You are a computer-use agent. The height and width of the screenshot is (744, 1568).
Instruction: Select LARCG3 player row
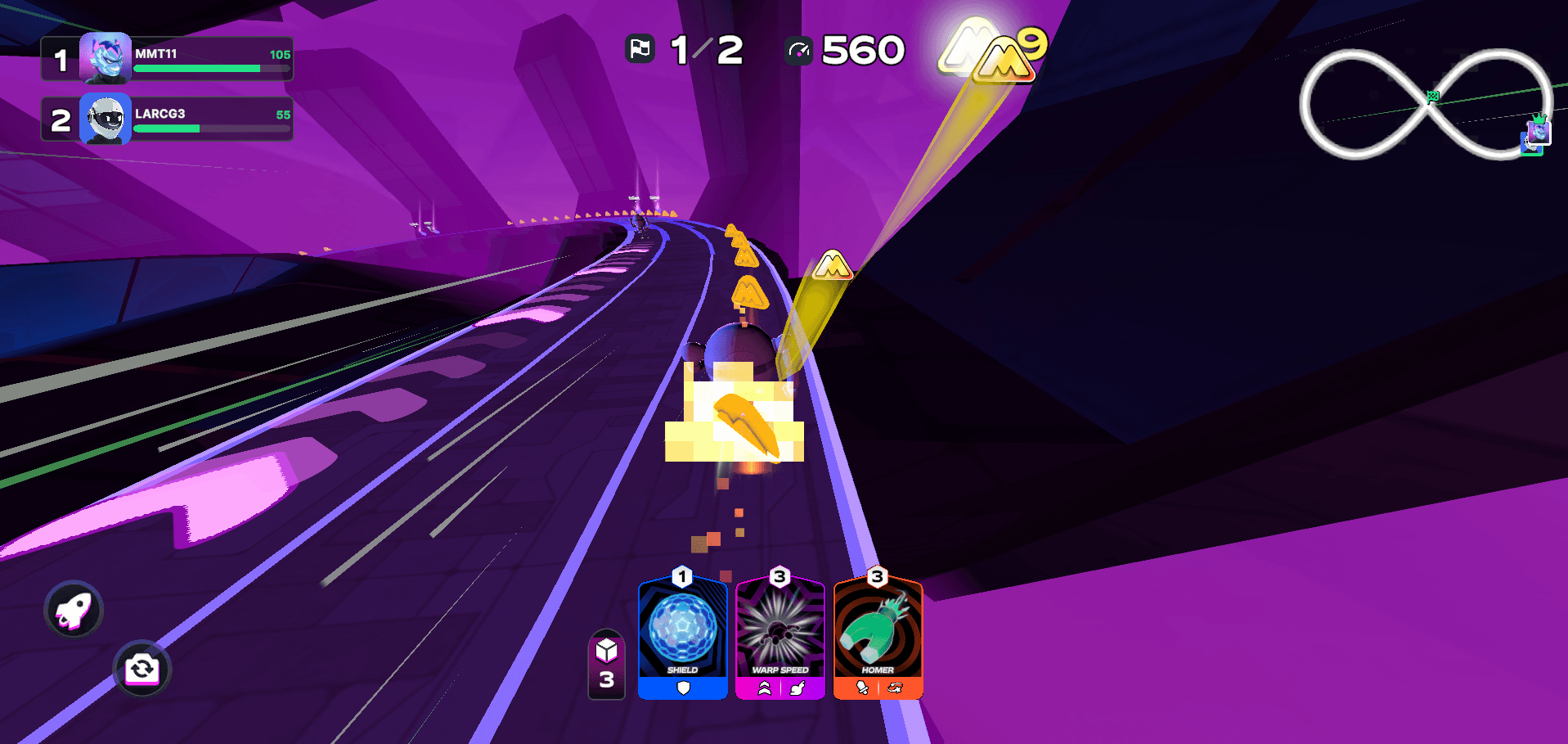pos(168,119)
